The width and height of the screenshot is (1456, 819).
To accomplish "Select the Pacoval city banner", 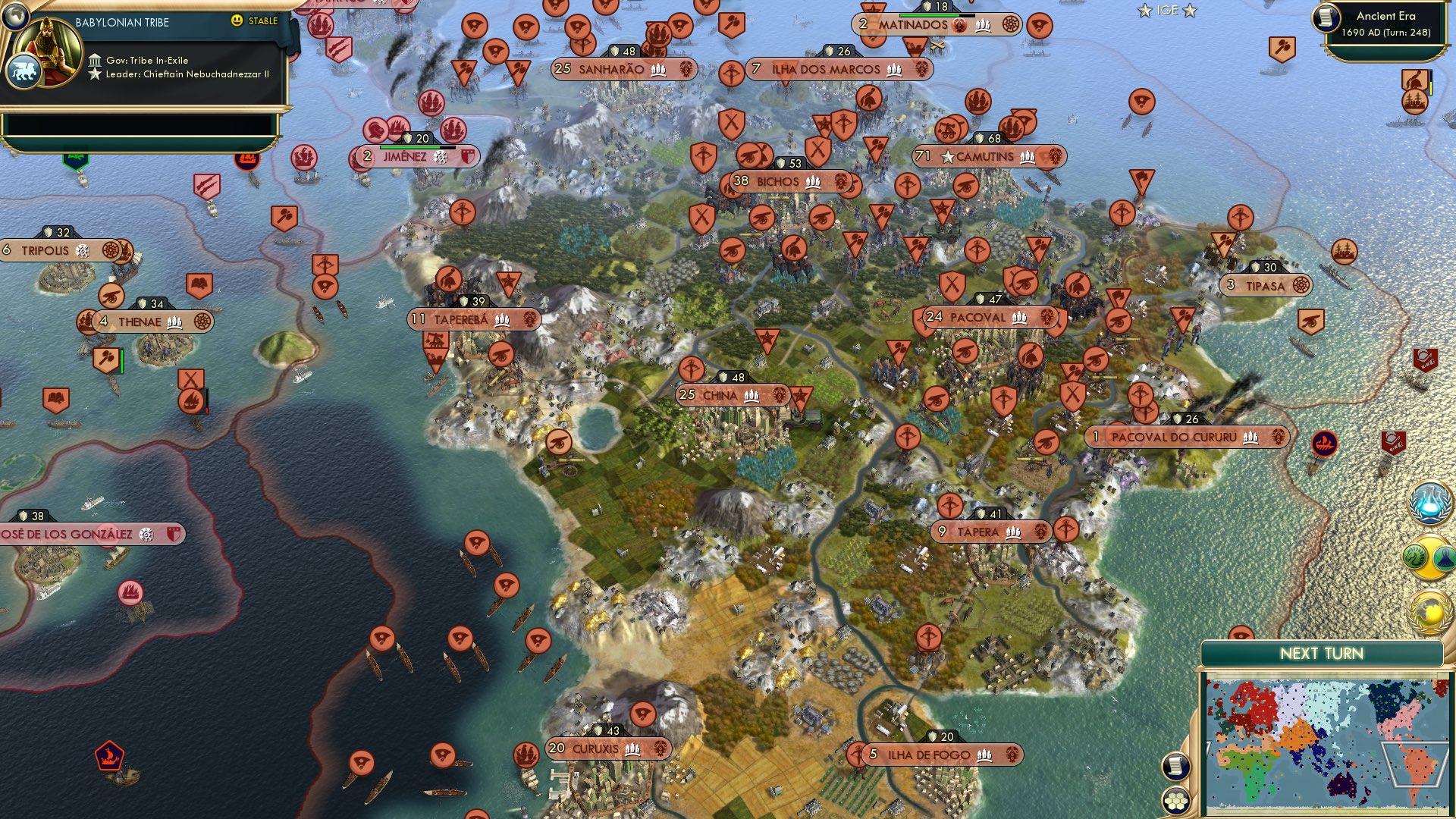I will [x=983, y=318].
